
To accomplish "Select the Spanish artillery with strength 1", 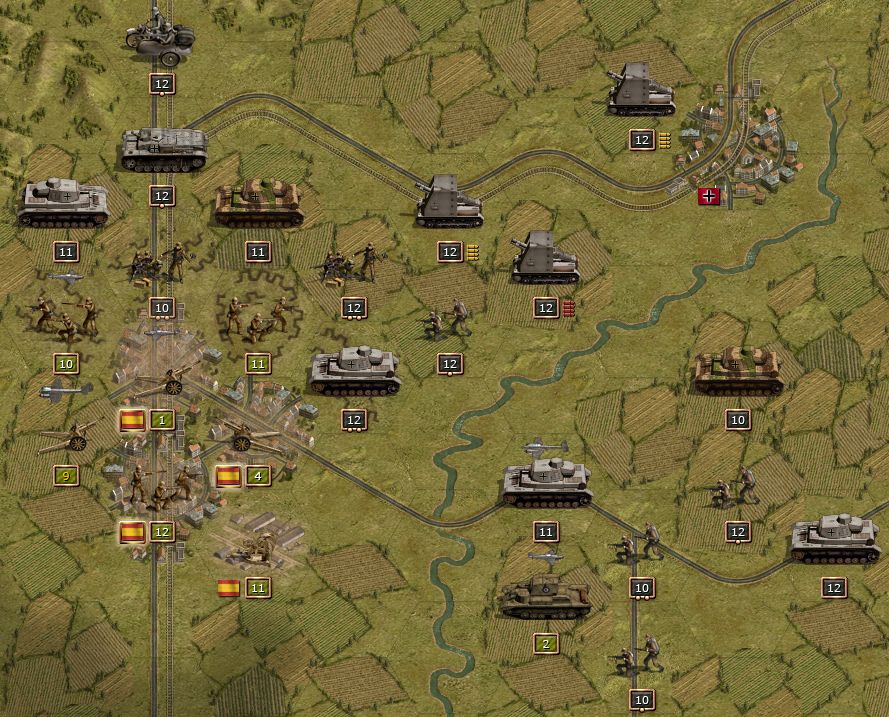I will [x=164, y=380].
